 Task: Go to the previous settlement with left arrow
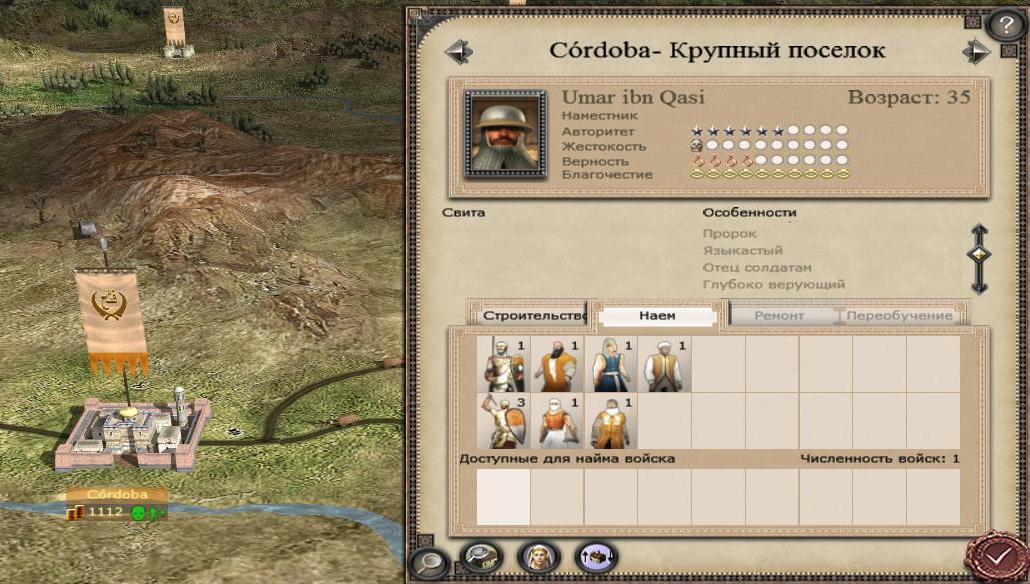pos(458,50)
